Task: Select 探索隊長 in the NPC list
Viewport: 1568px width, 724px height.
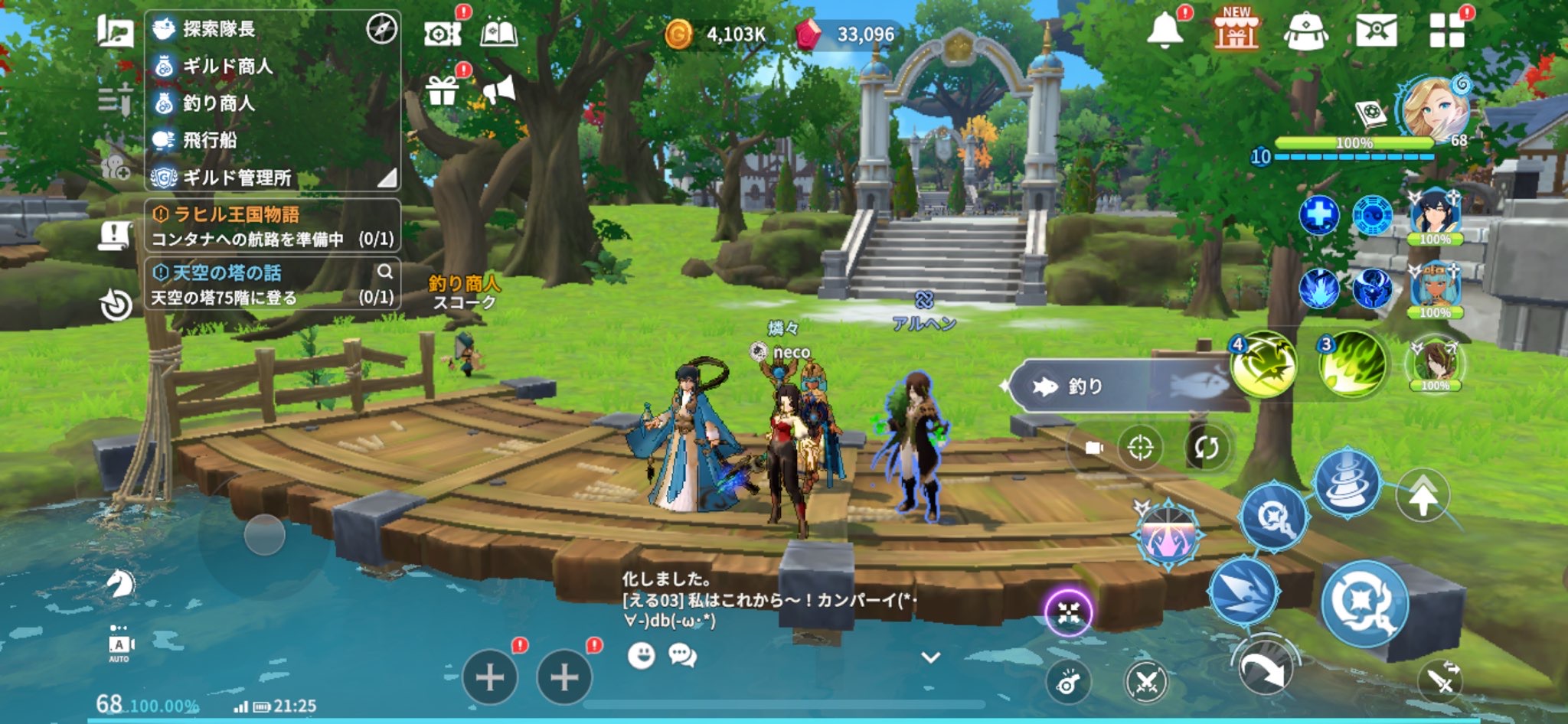Action: point(218,29)
